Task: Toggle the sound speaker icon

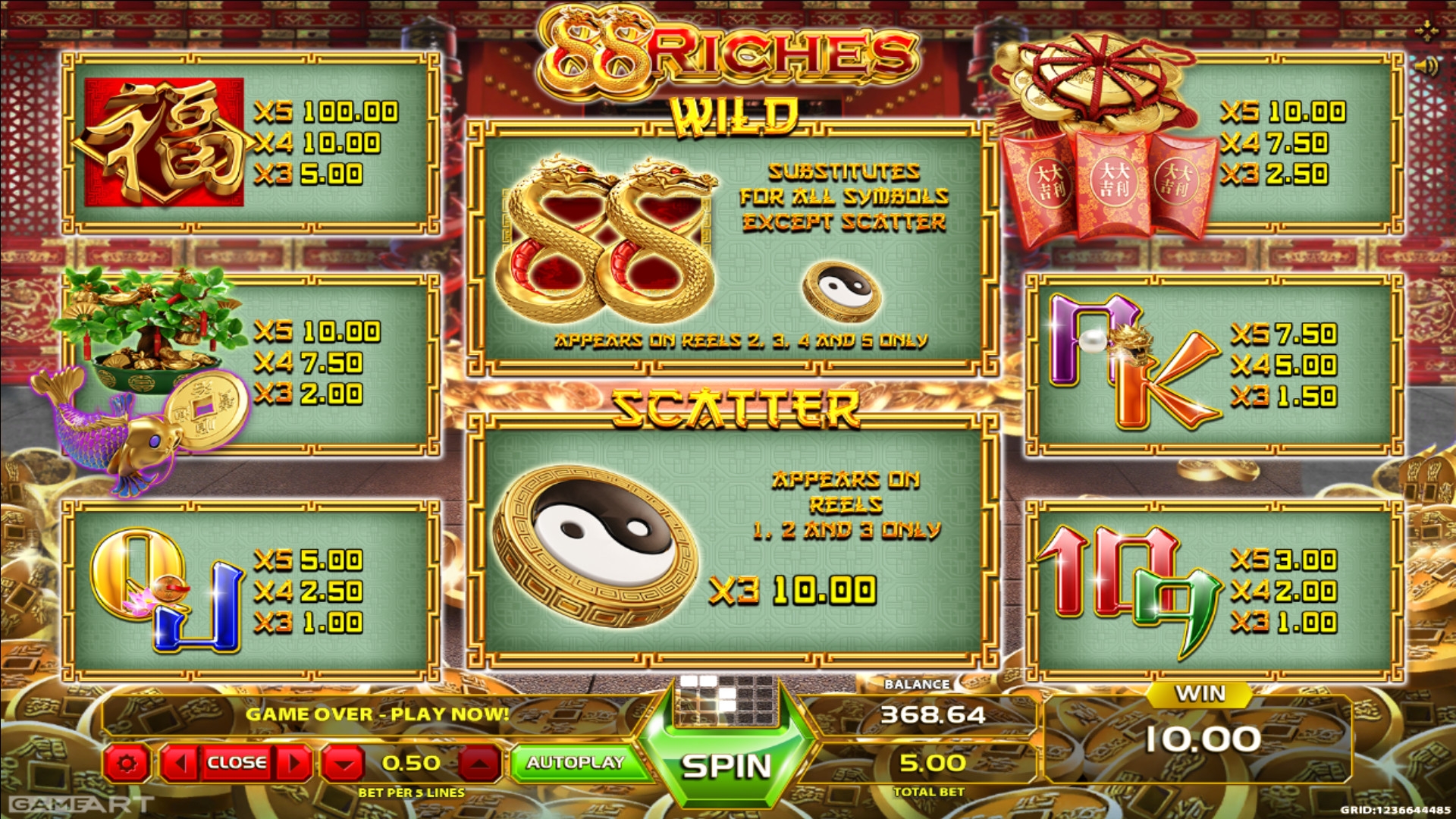Action: click(1426, 67)
